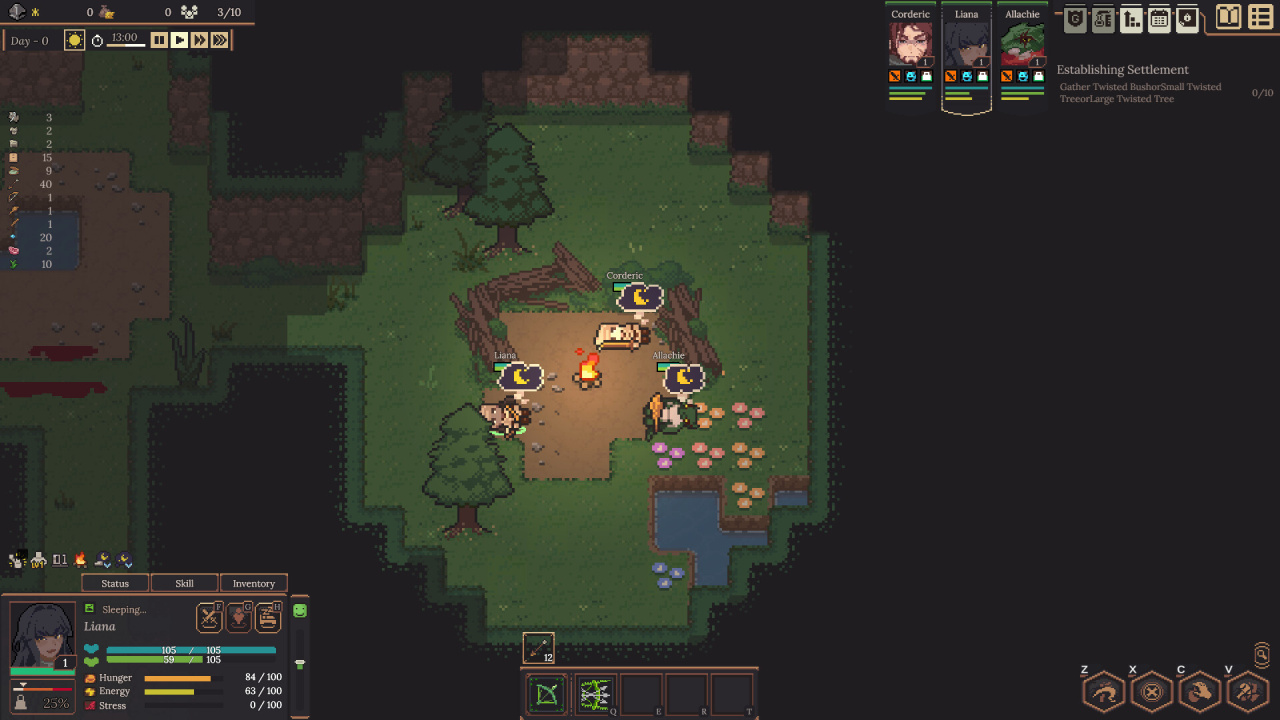
Task: Select the bow weapon slot
Action: pyautogui.click(x=546, y=694)
